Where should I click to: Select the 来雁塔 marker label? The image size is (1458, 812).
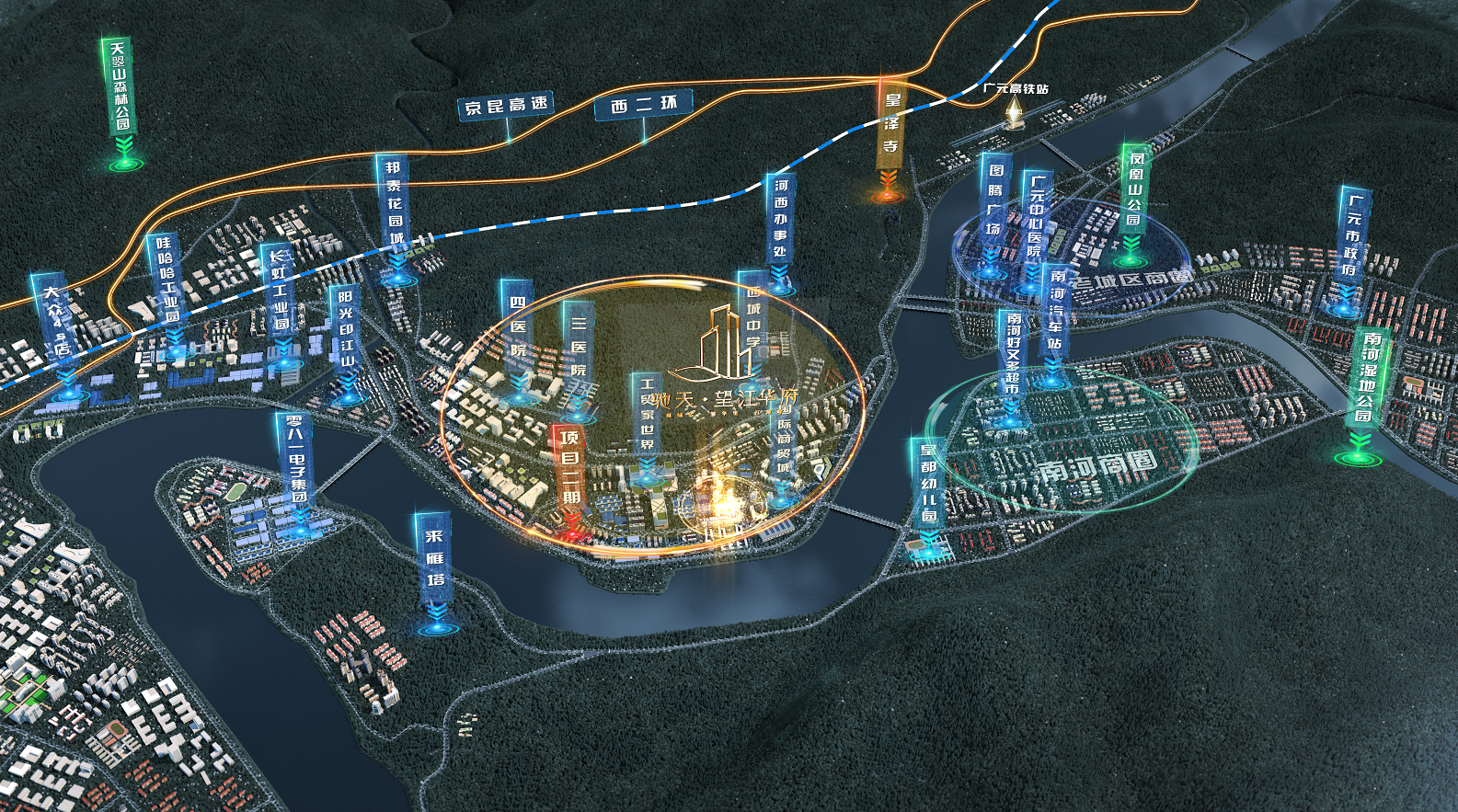point(434,559)
